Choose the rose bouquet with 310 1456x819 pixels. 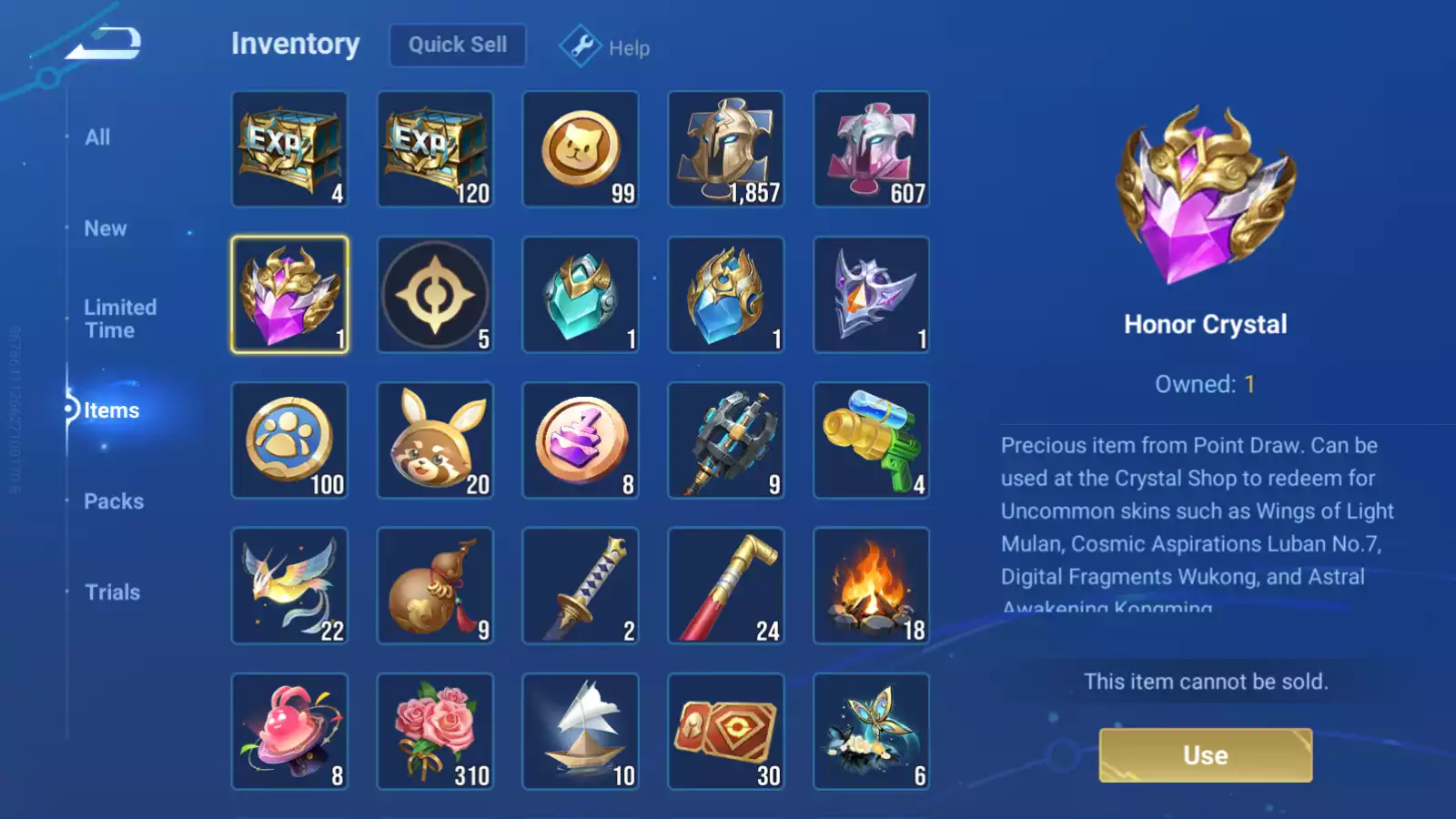click(x=435, y=732)
